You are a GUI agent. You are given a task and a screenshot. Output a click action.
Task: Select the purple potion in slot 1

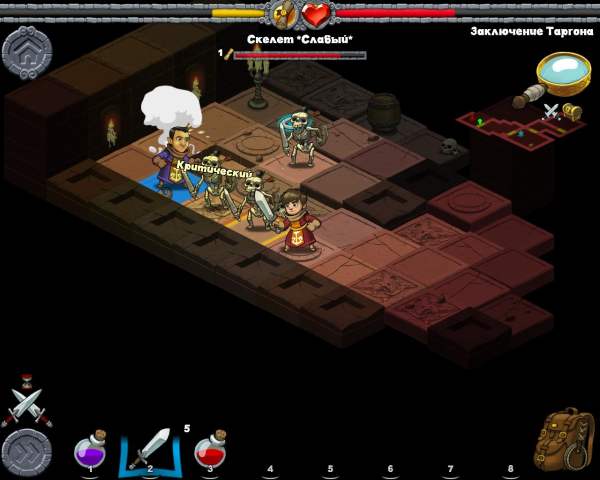[x=91, y=450]
